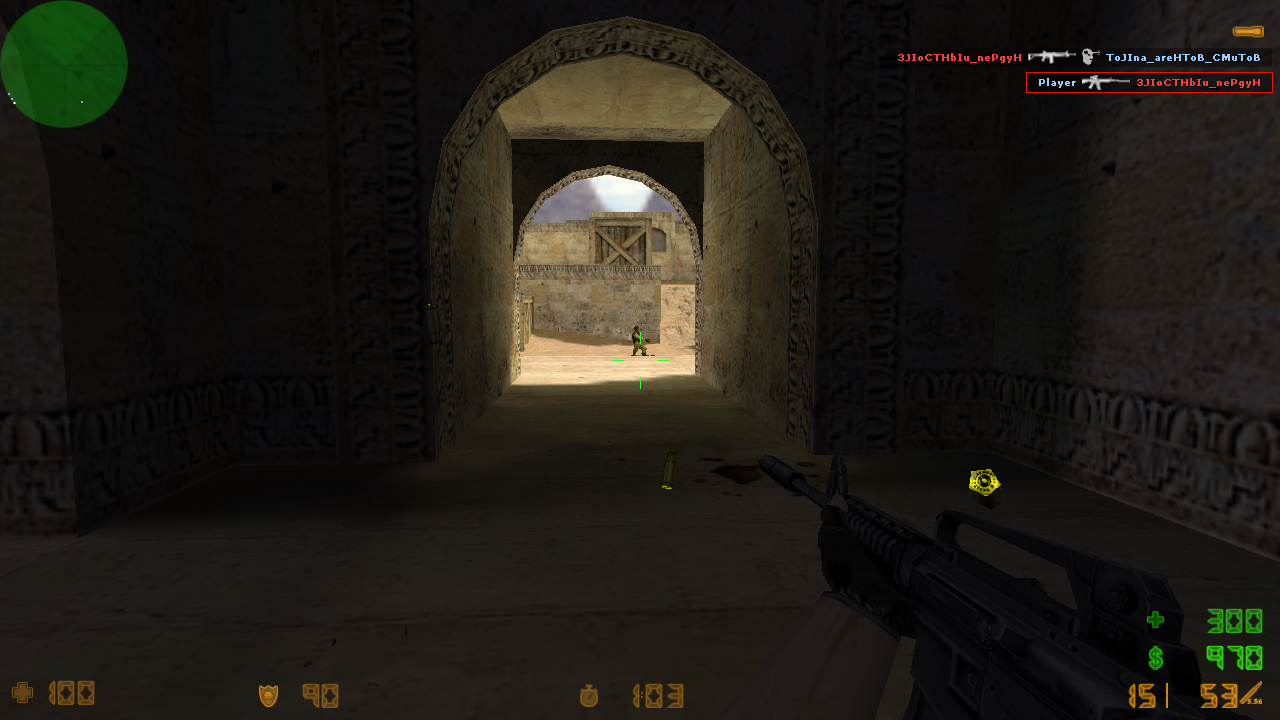
Task: Click the round timer clock icon
Action: (x=589, y=696)
